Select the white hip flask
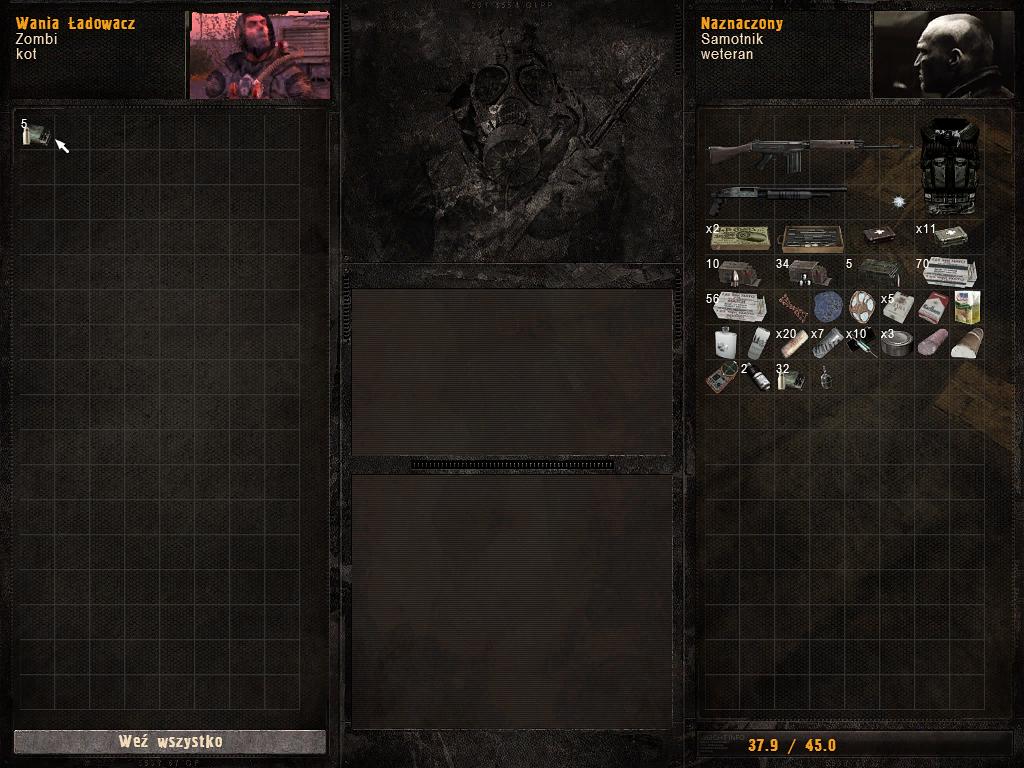 tap(725, 343)
